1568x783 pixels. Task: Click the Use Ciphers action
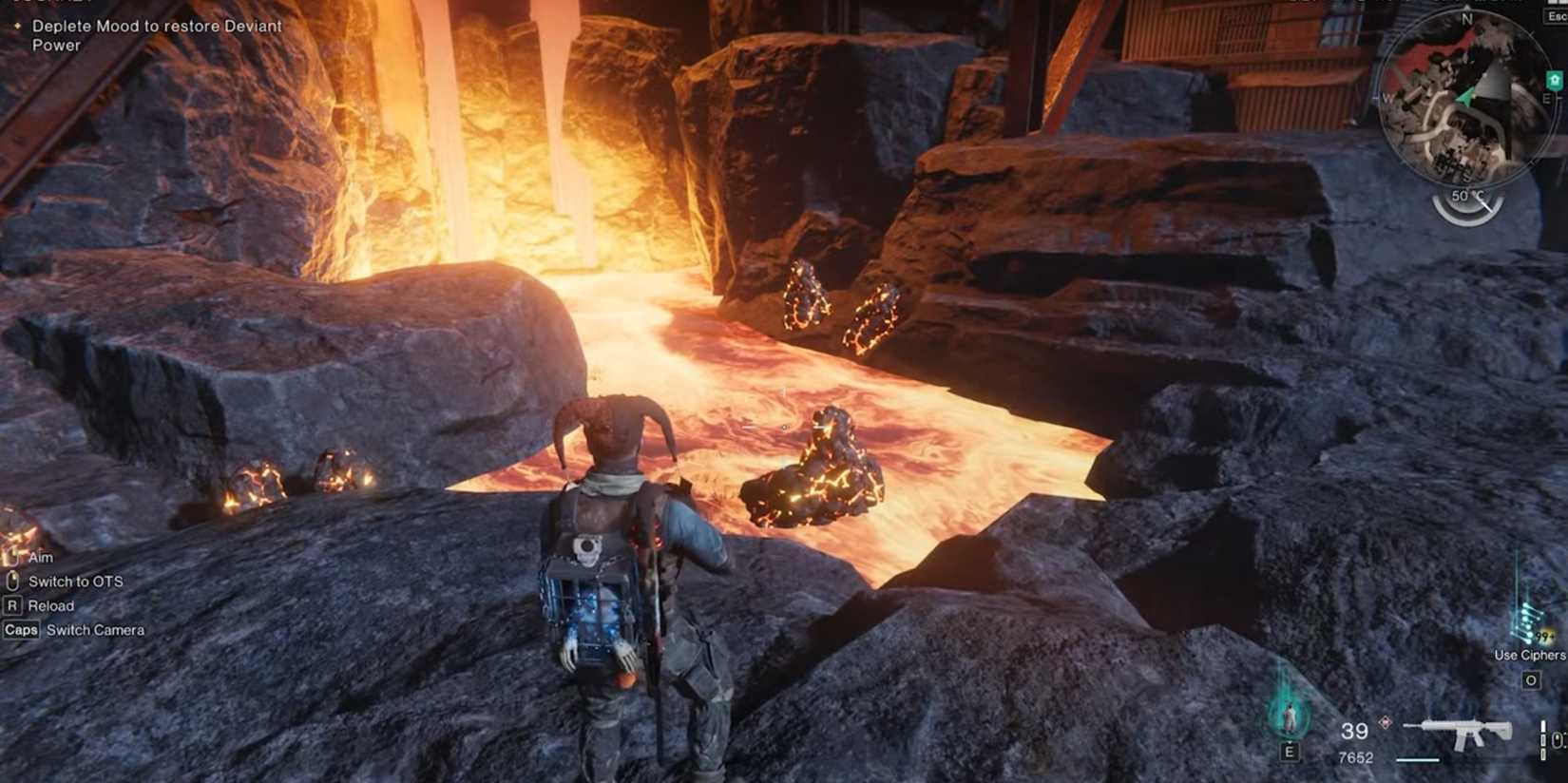point(1528,656)
